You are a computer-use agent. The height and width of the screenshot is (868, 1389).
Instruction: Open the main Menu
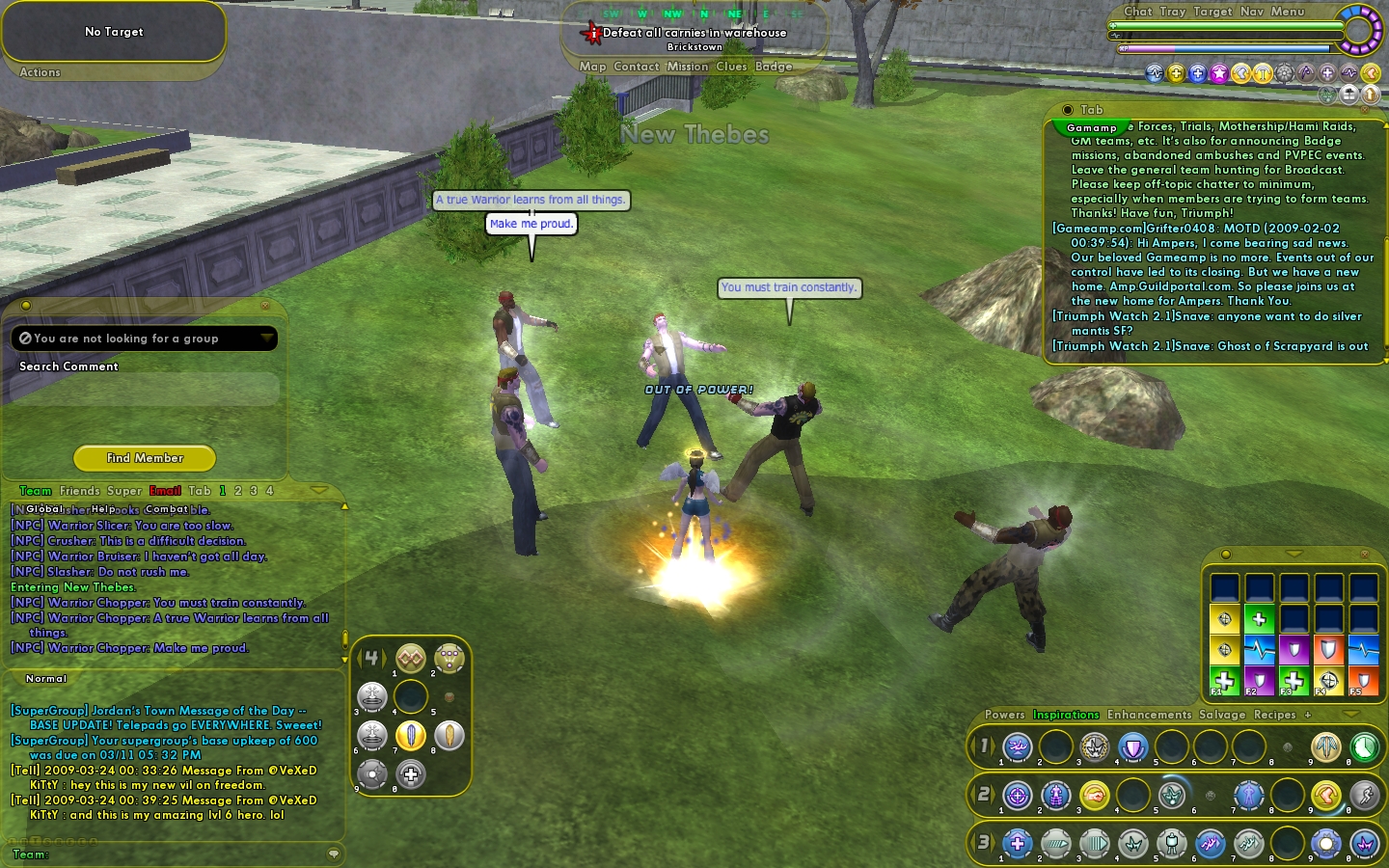pos(1288,12)
